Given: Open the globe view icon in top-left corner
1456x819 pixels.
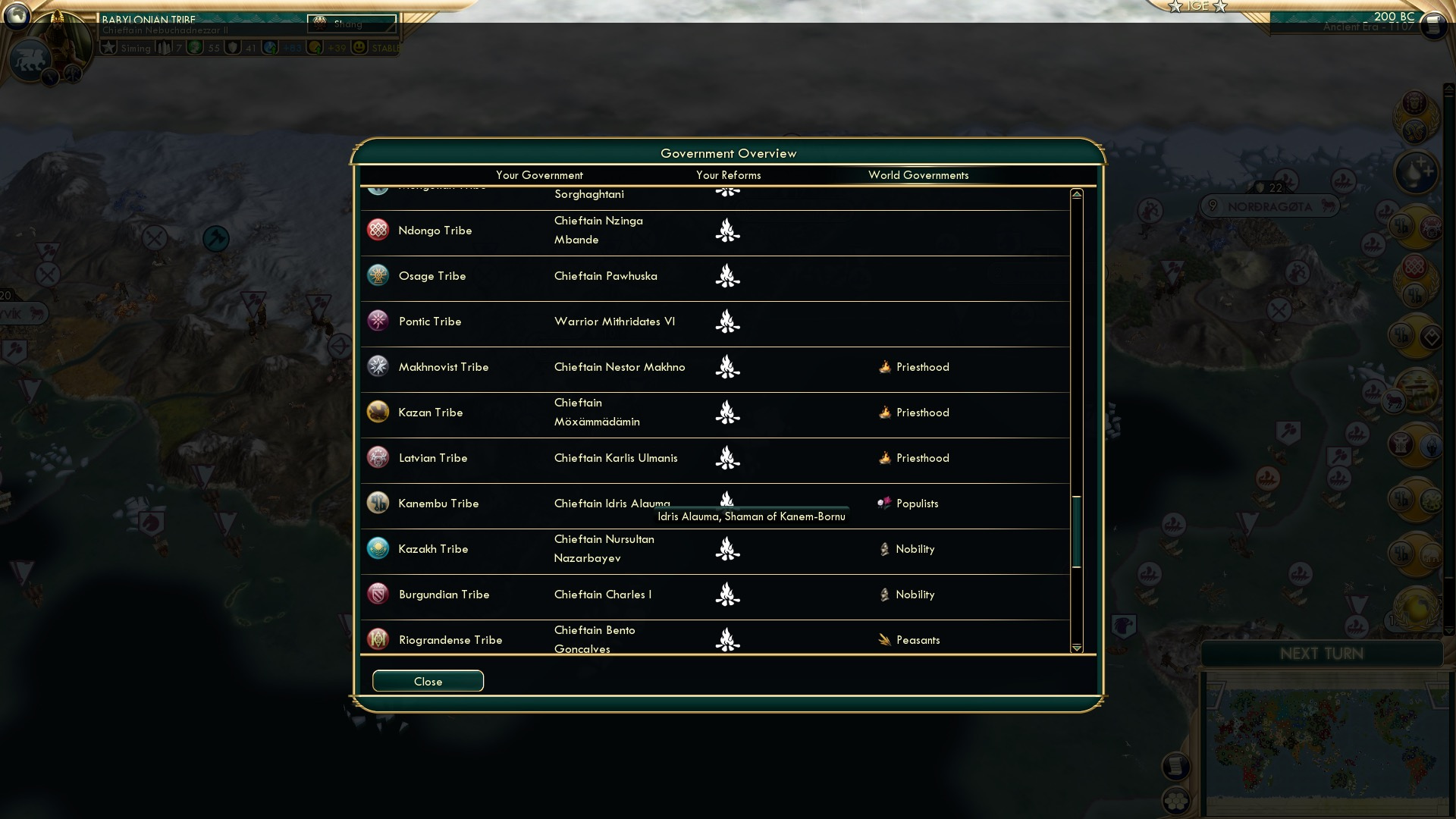Looking at the screenshot, I should click(17, 17).
